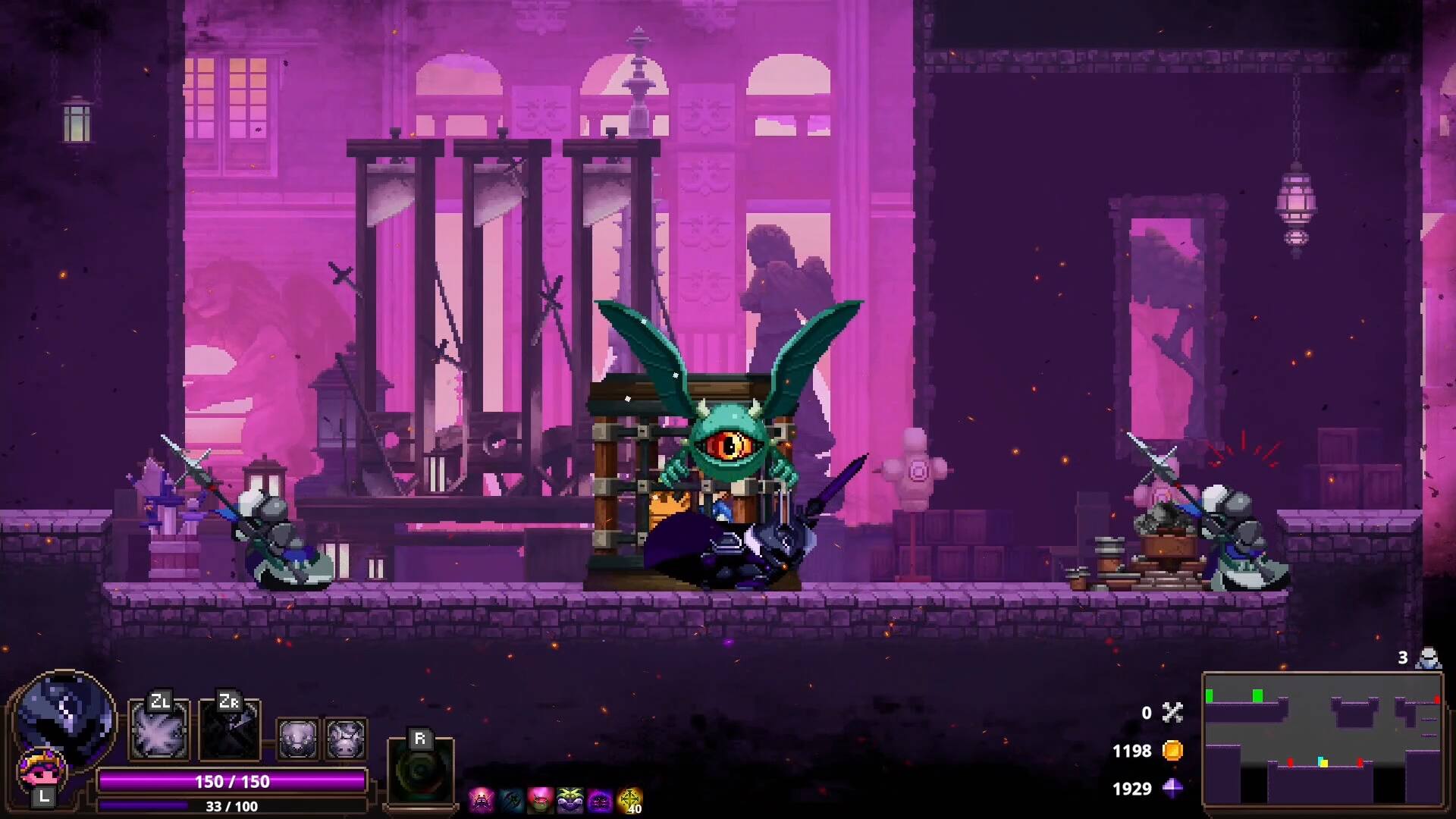Click the crossed-bones counter icon showing 0
Image resolution: width=1456 pixels, height=819 pixels.
pos(1172,713)
